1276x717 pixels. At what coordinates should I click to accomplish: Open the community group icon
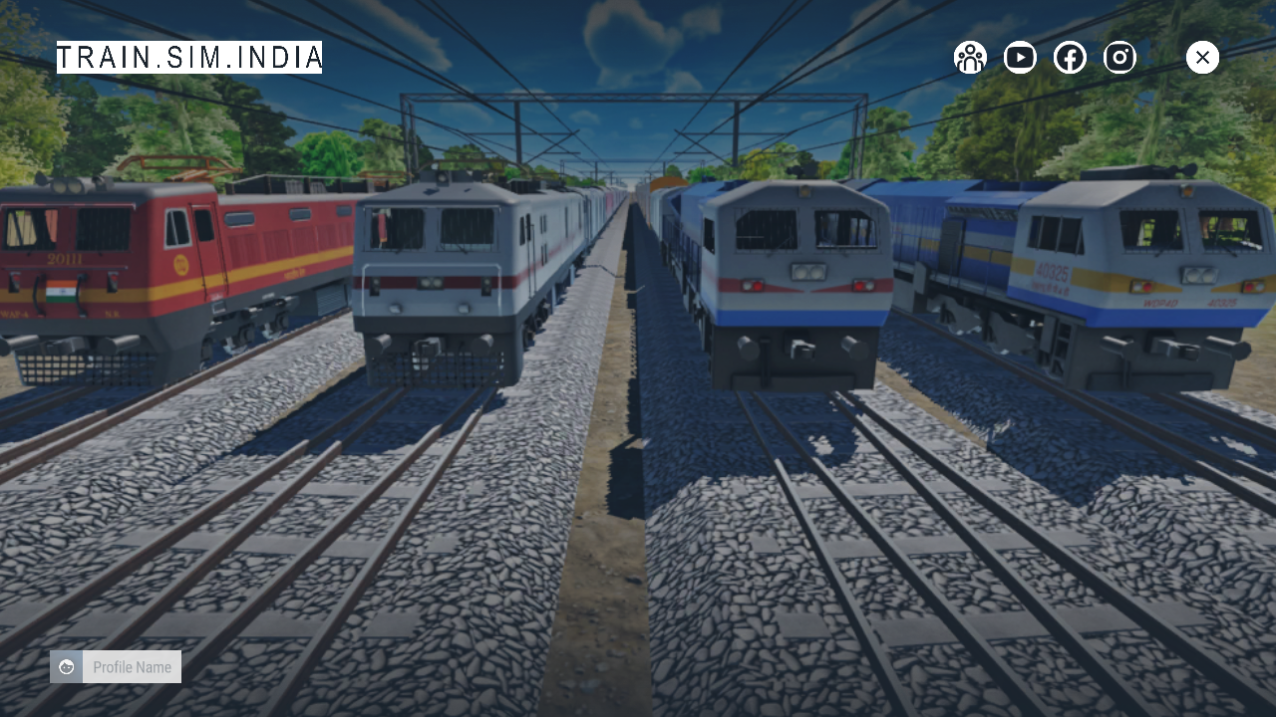969,58
